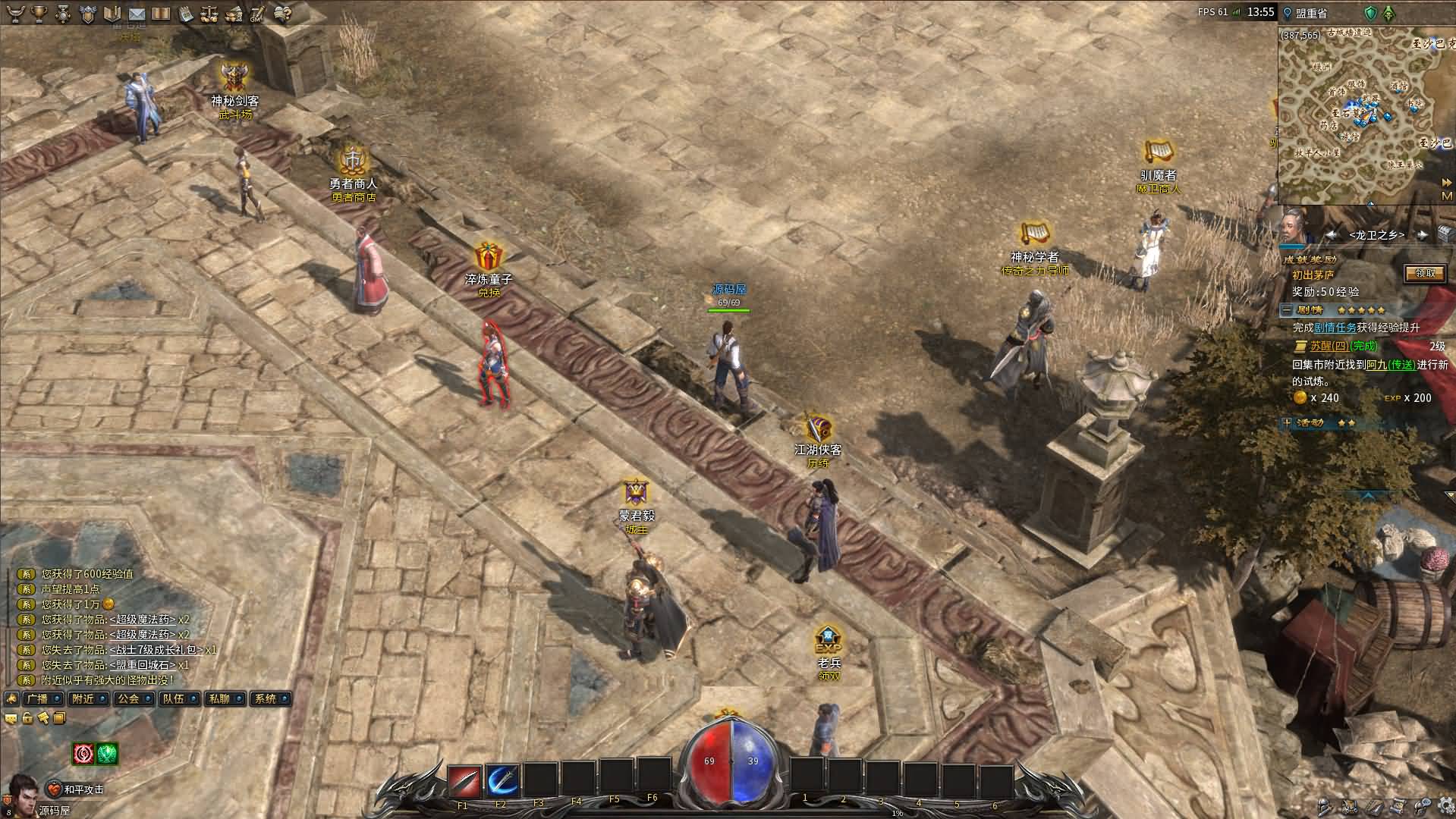Activate the blue crescent skill on F2
The image size is (1456, 819).
pos(502,780)
